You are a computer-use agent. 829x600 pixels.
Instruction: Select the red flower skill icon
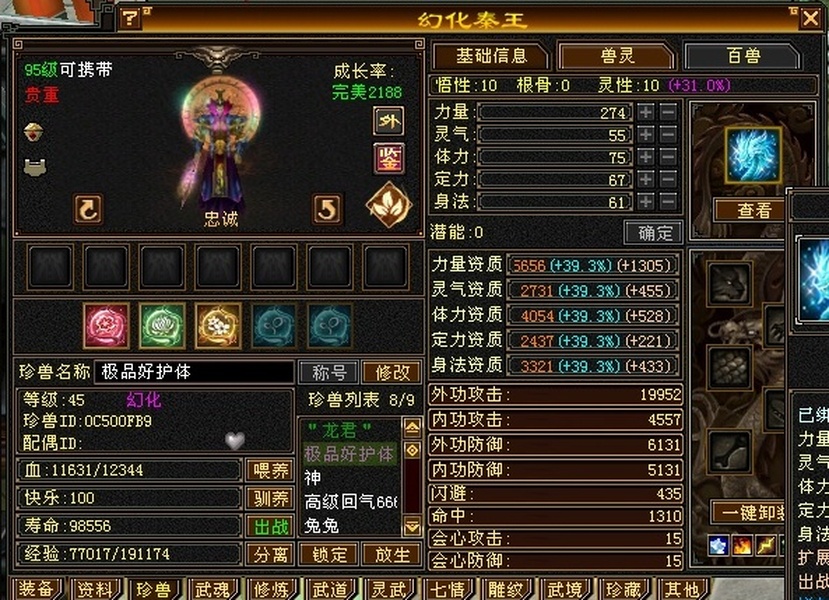click(x=105, y=325)
